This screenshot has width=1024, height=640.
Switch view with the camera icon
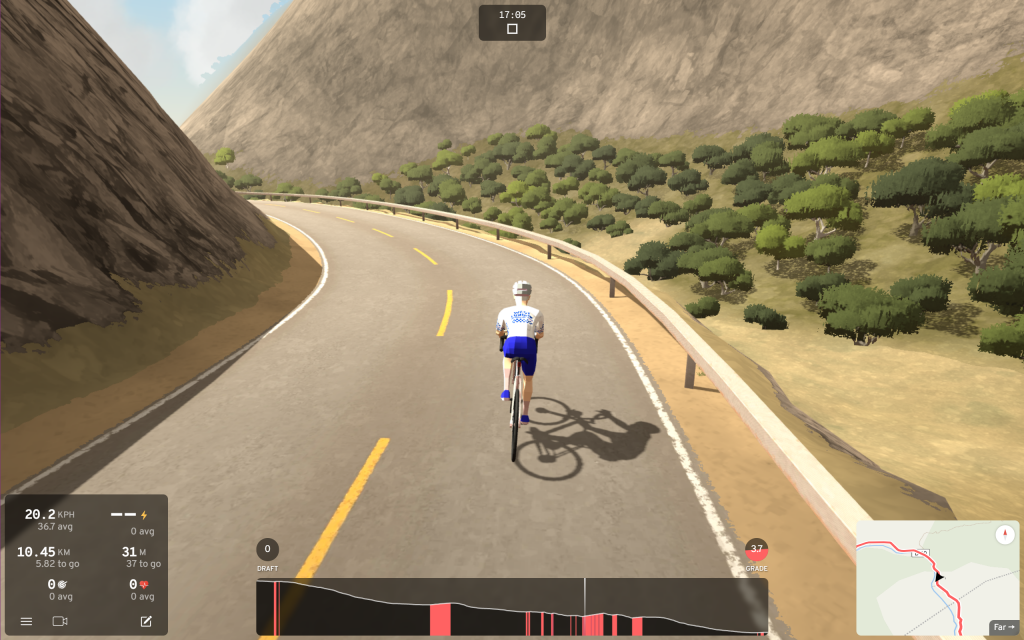pyautogui.click(x=60, y=621)
